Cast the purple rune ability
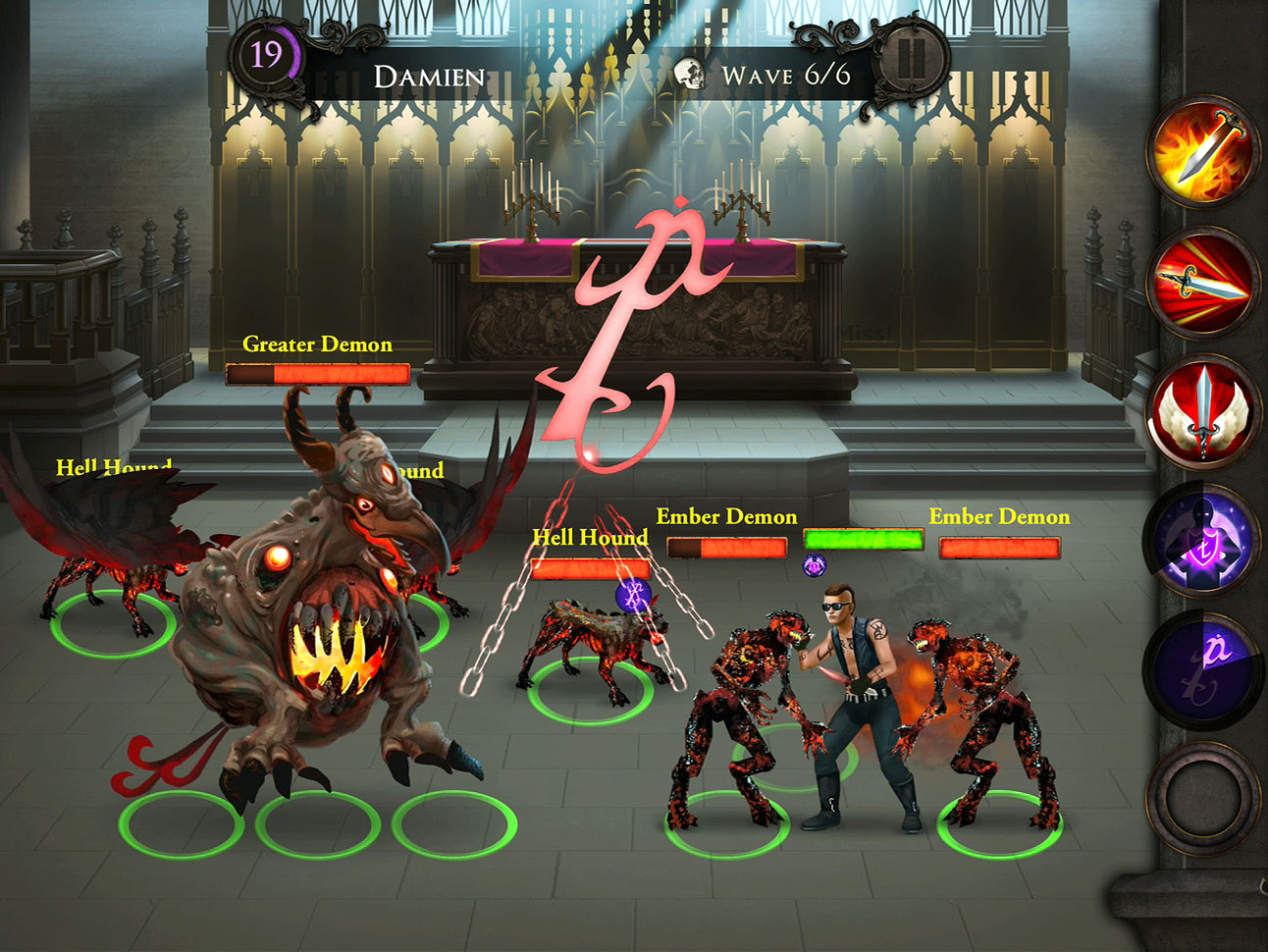 click(1203, 669)
